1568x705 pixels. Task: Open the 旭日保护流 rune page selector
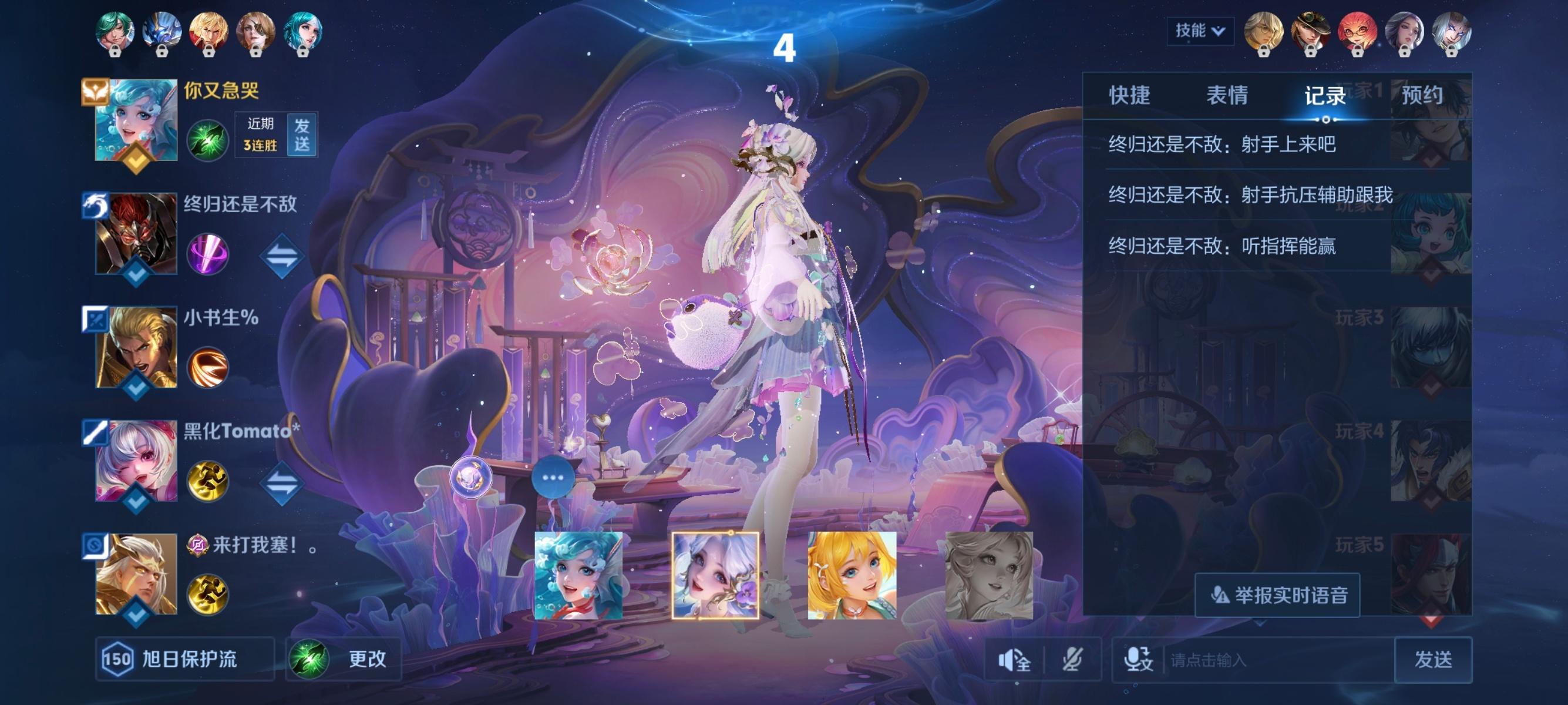click(x=185, y=659)
